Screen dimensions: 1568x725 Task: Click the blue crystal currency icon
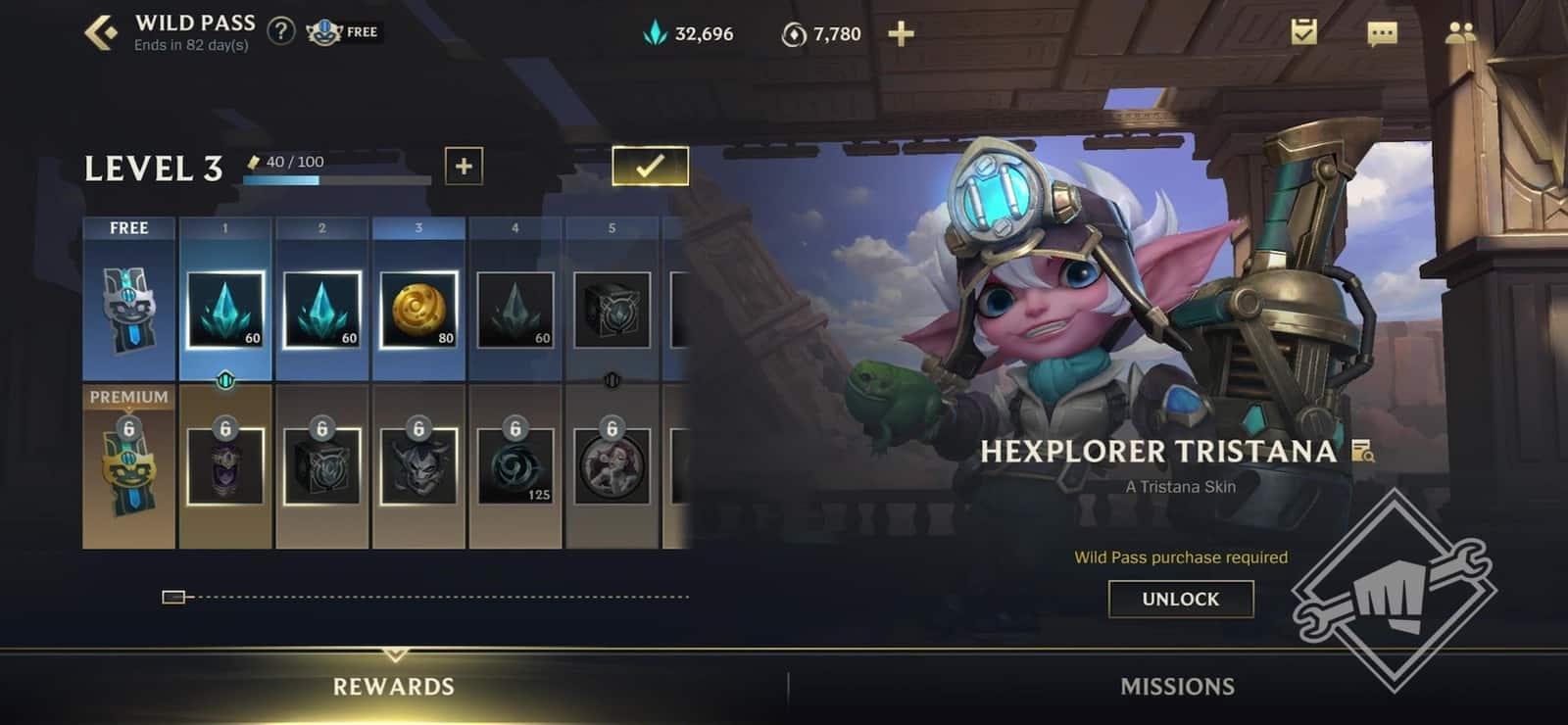pyautogui.click(x=655, y=32)
